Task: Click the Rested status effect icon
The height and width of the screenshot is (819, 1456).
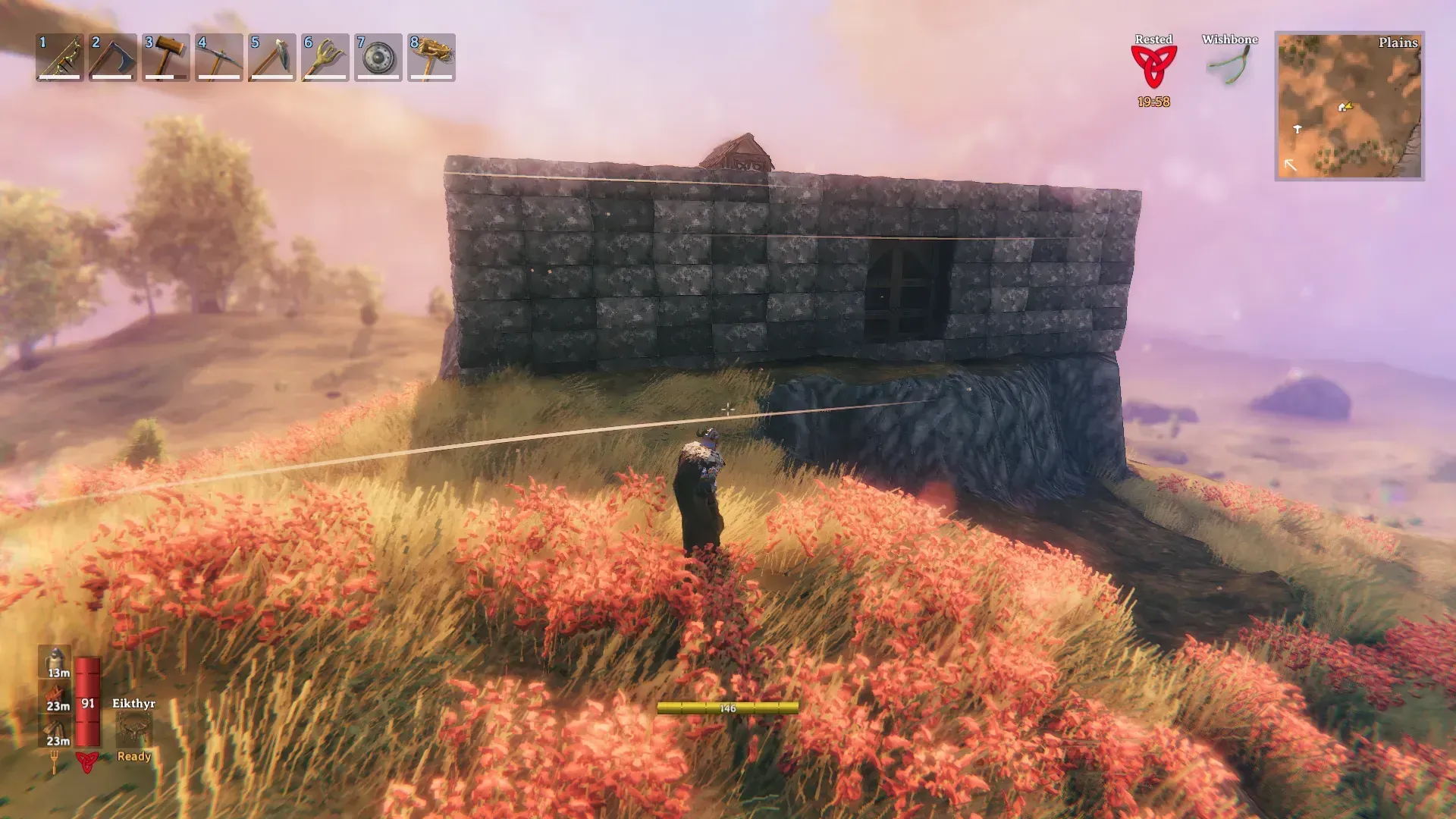Action: (1153, 67)
